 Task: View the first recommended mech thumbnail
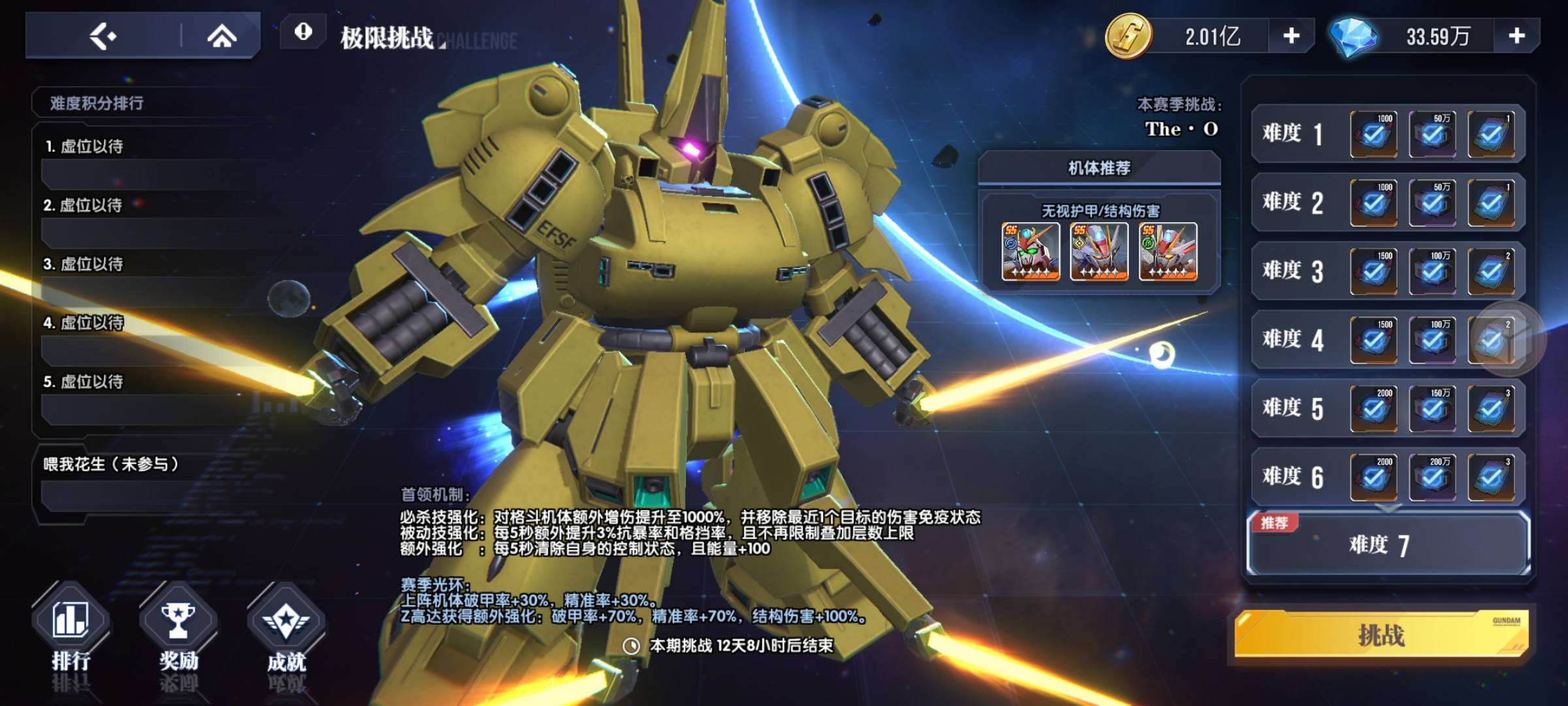(1030, 252)
